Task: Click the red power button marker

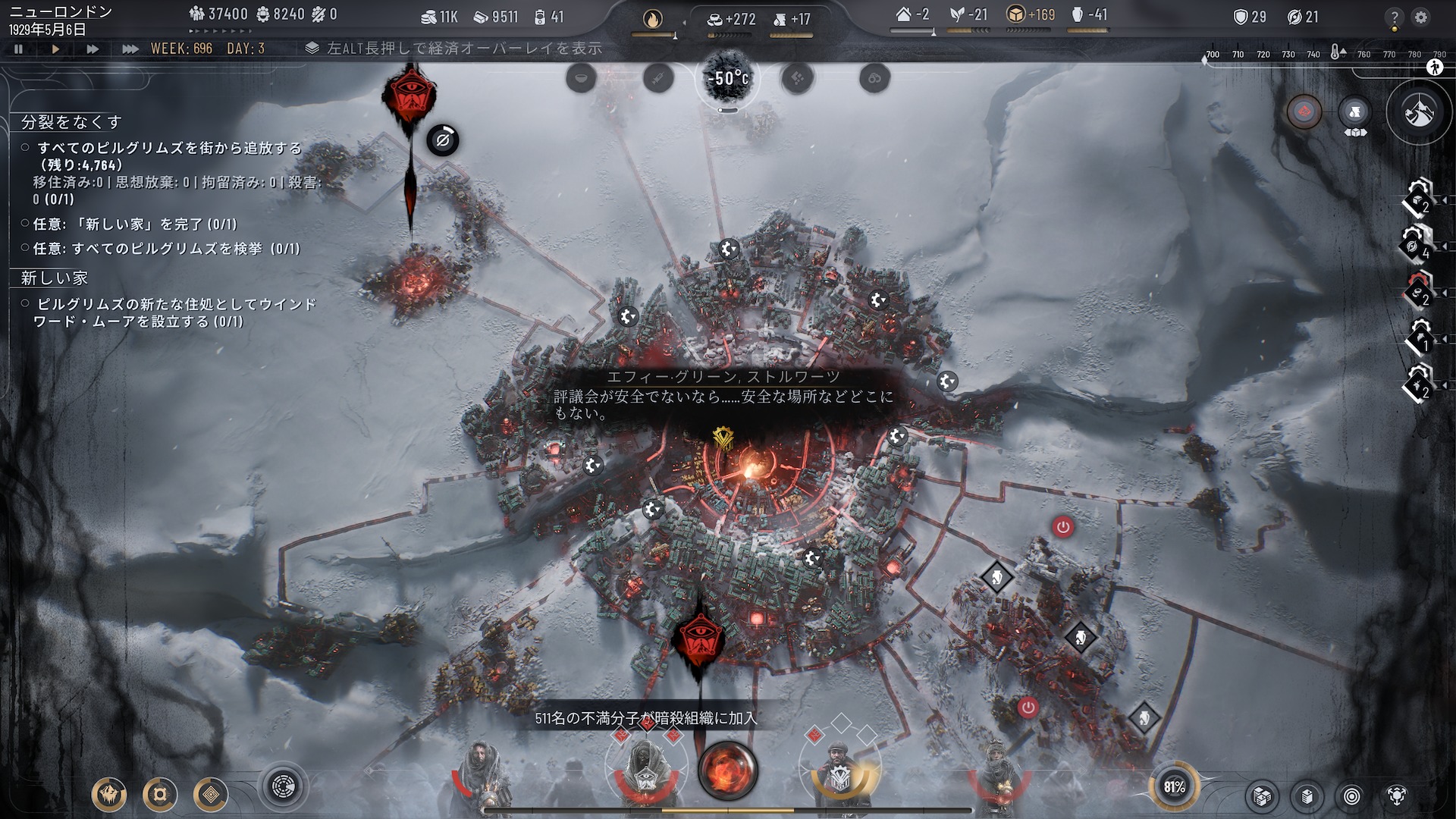Action: [1063, 527]
